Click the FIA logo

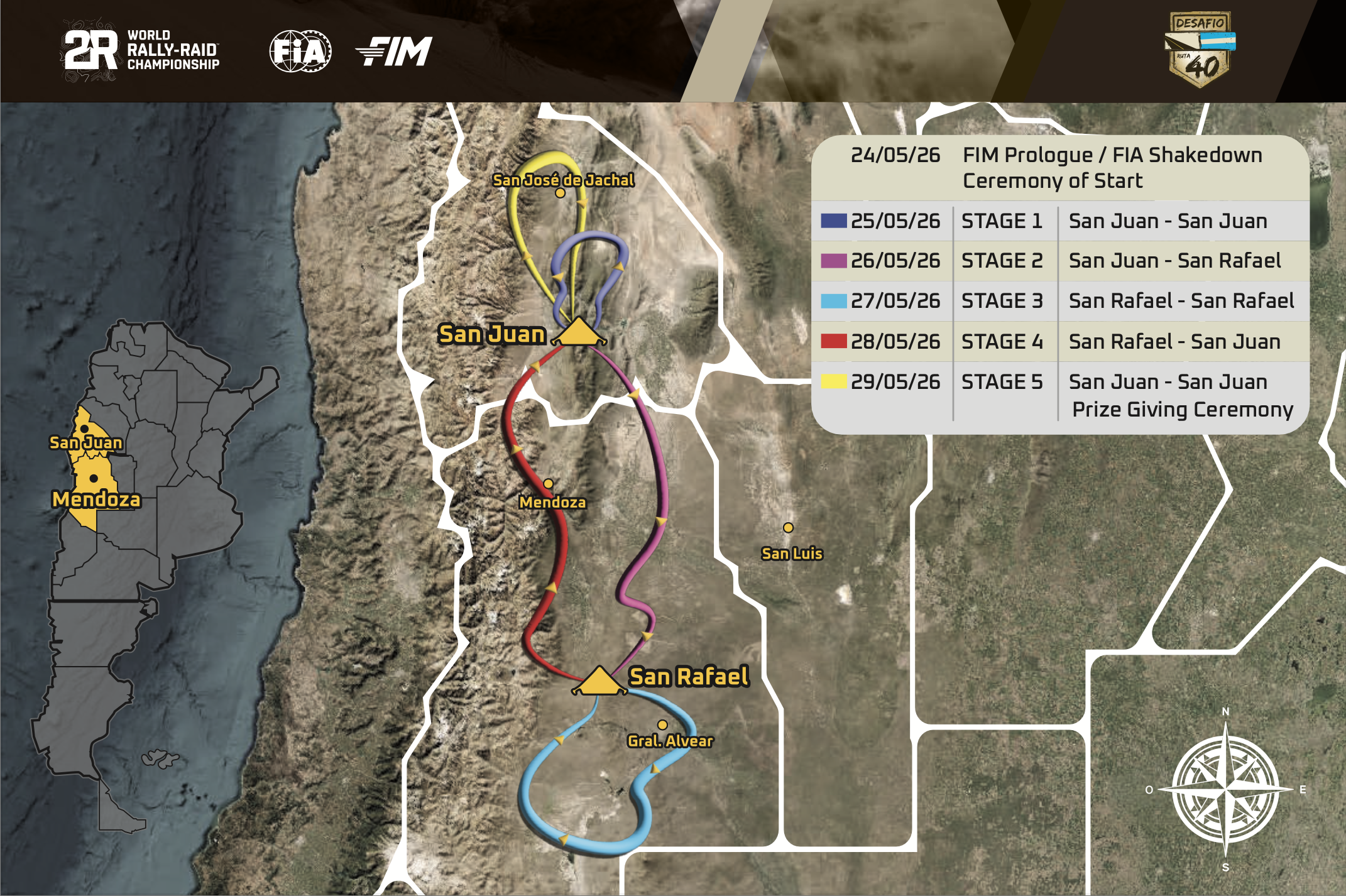pyautogui.click(x=300, y=51)
